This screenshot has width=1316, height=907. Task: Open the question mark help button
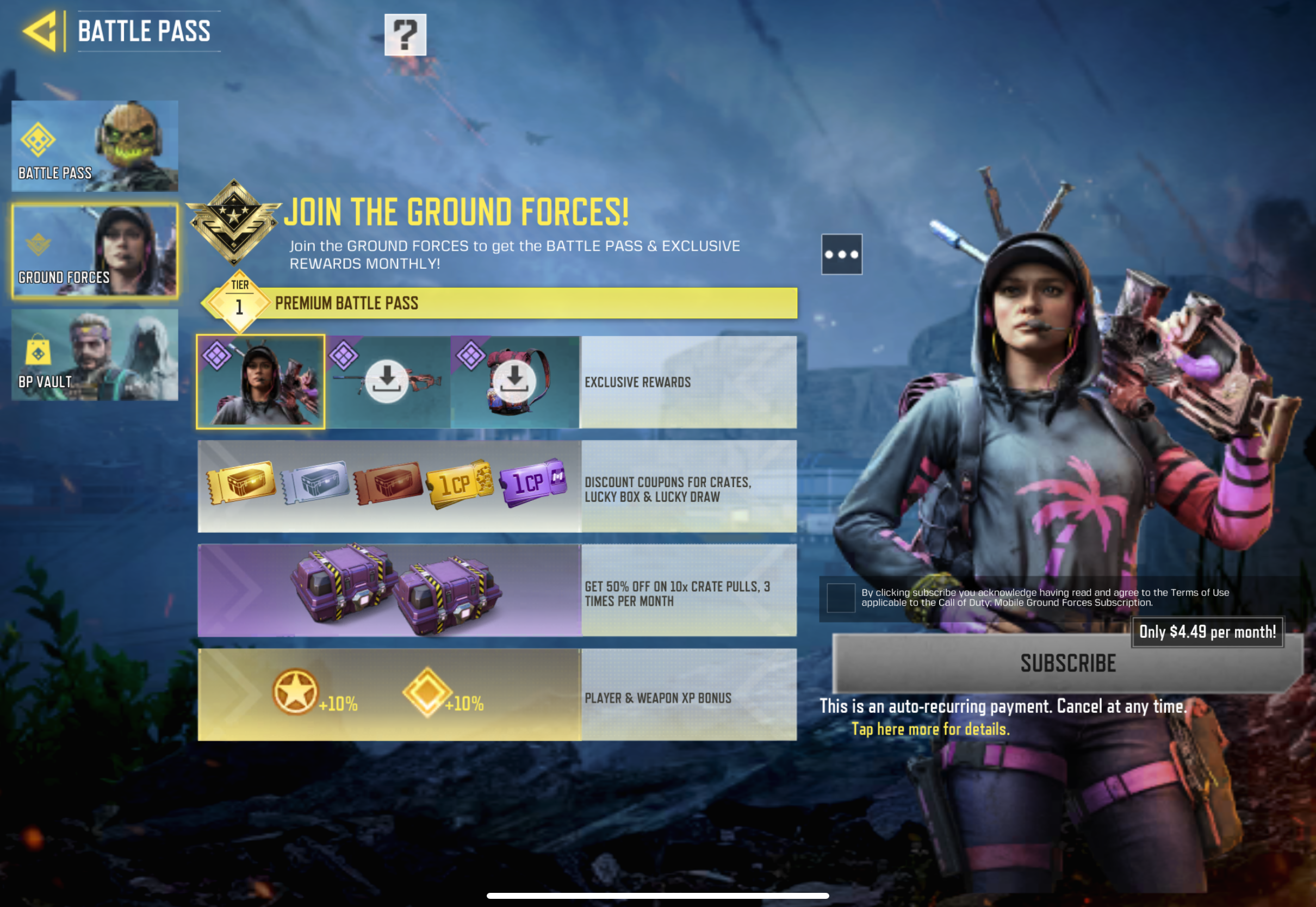click(x=405, y=35)
